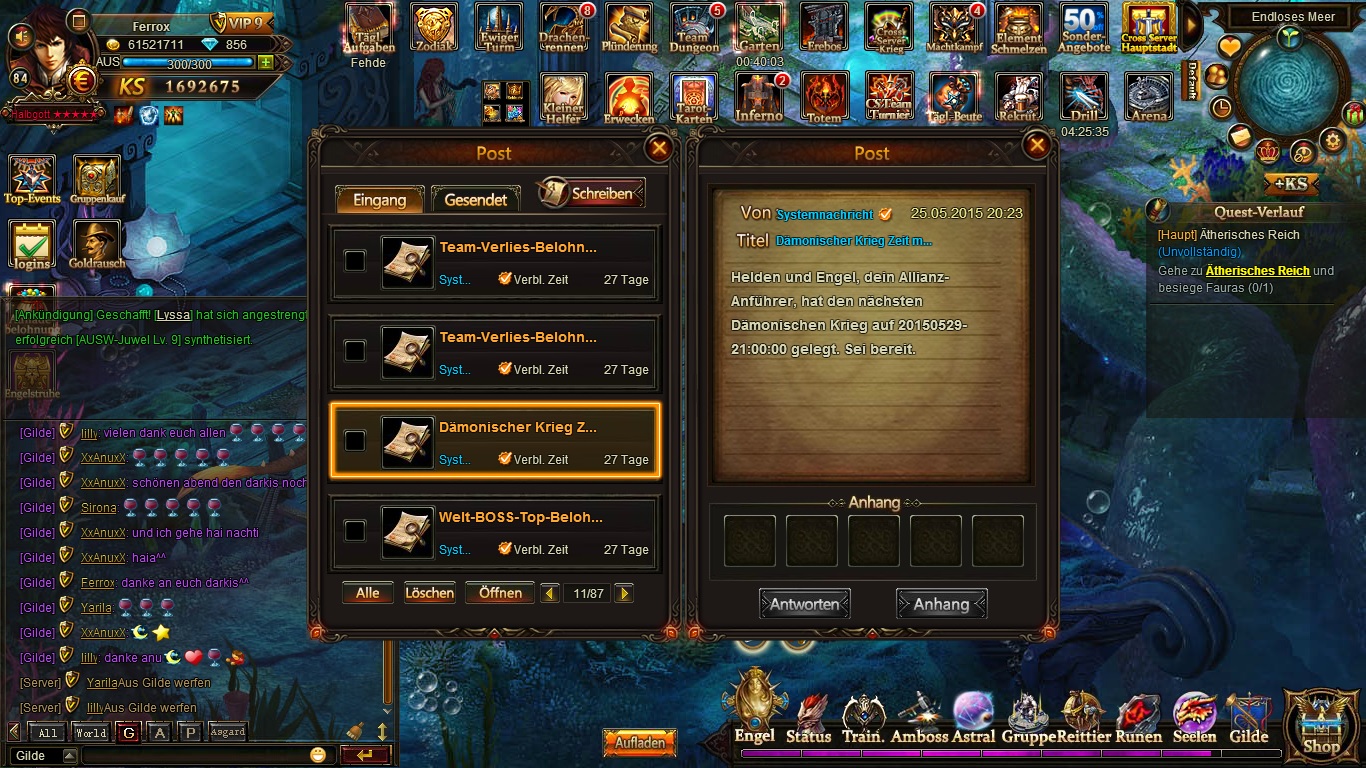This screenshot has height=768, width=1366.
Task: Delete selected mail with Löschen
Action: point(430,593)
